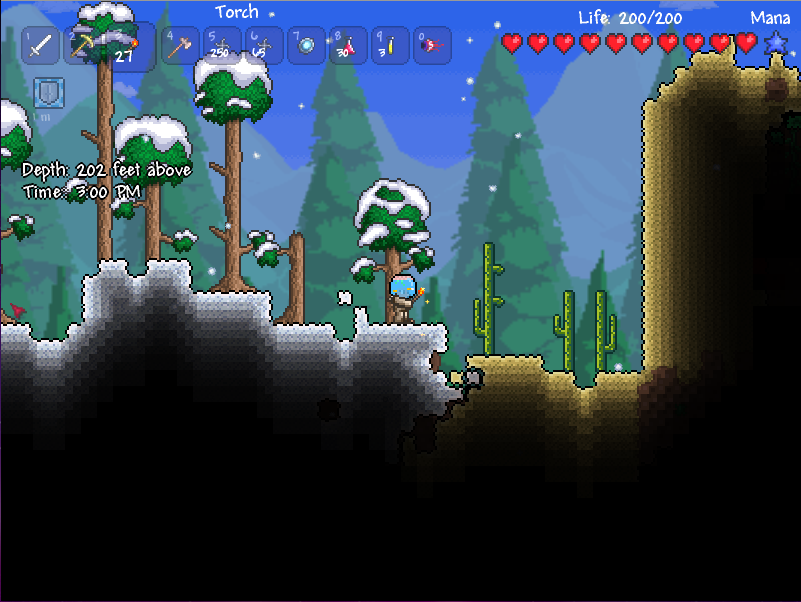The width and height of the screenshot is (801, 602).
Task: Click the shield buff icon
Action: [x=47, y=94]
